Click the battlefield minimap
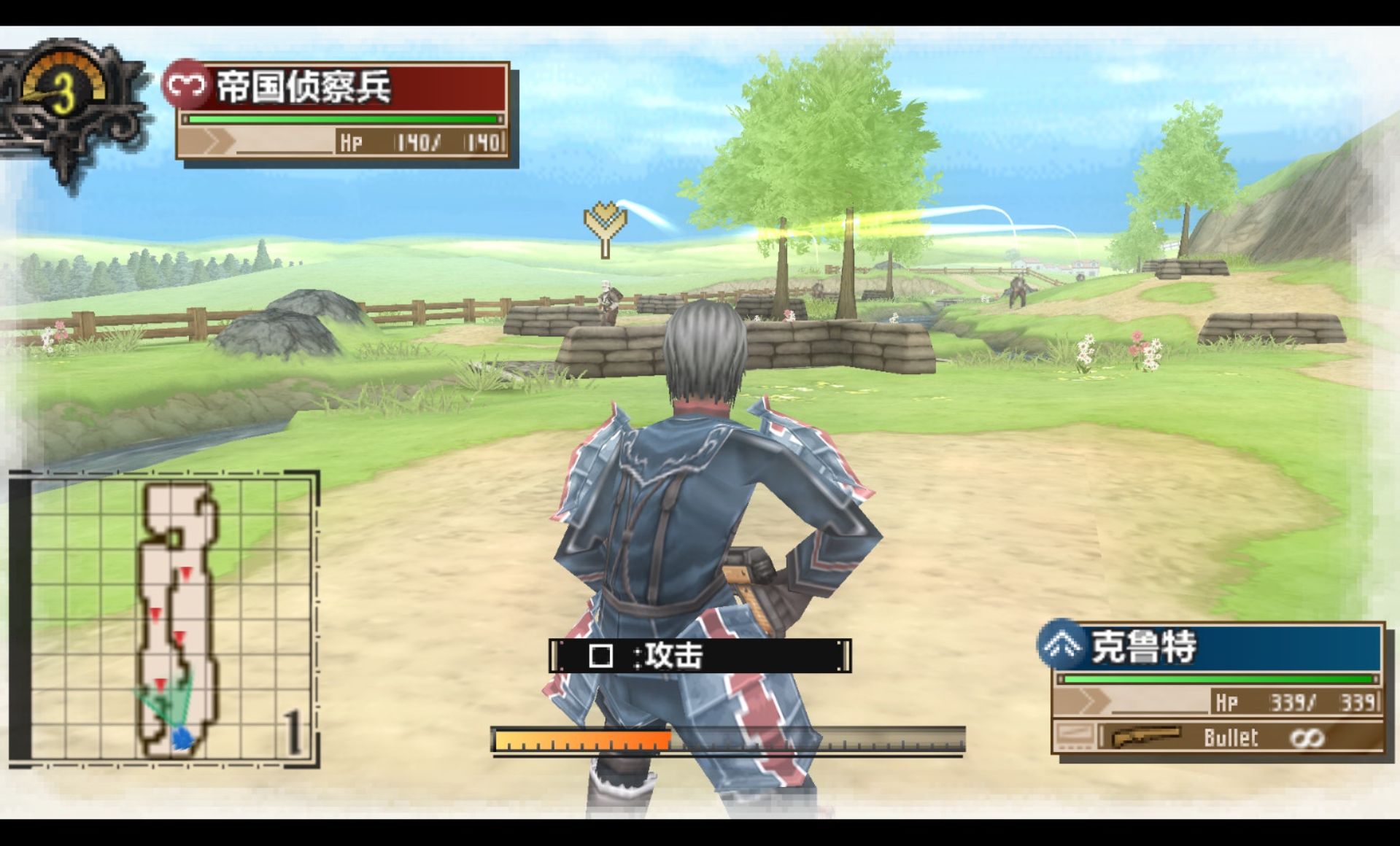This screenshot has height=846, width=1400. 164,618
